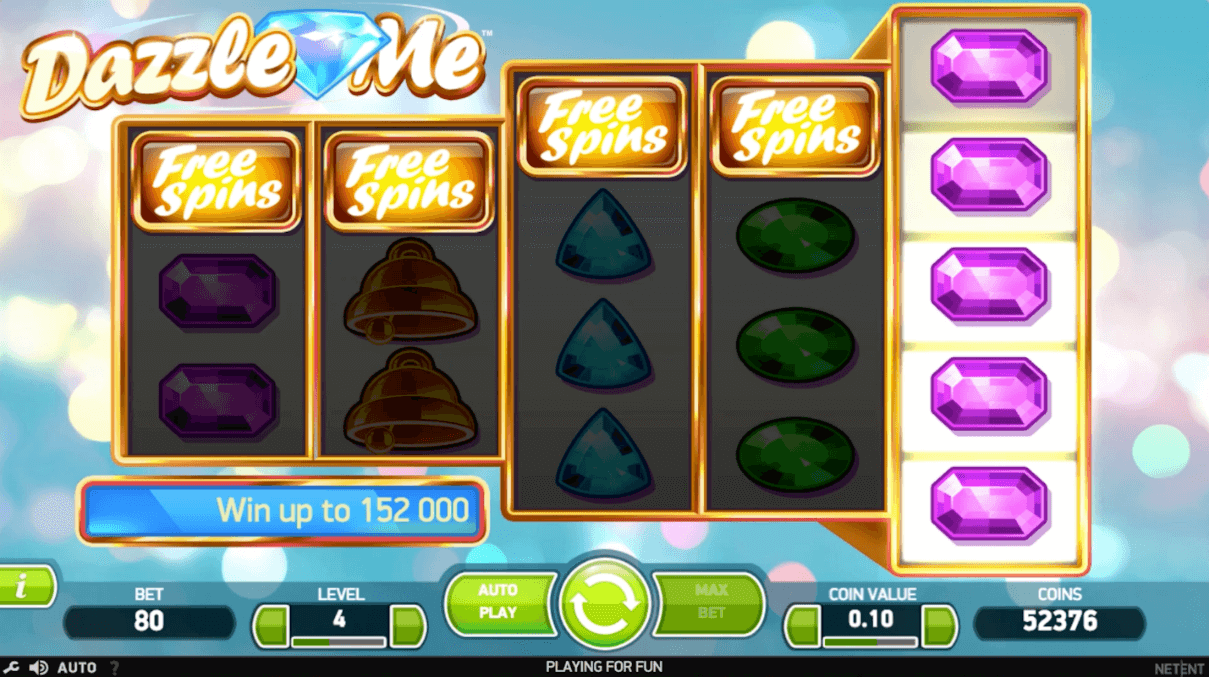Click the level slider bar
The image size is (1209, 677).
(339, 641)
